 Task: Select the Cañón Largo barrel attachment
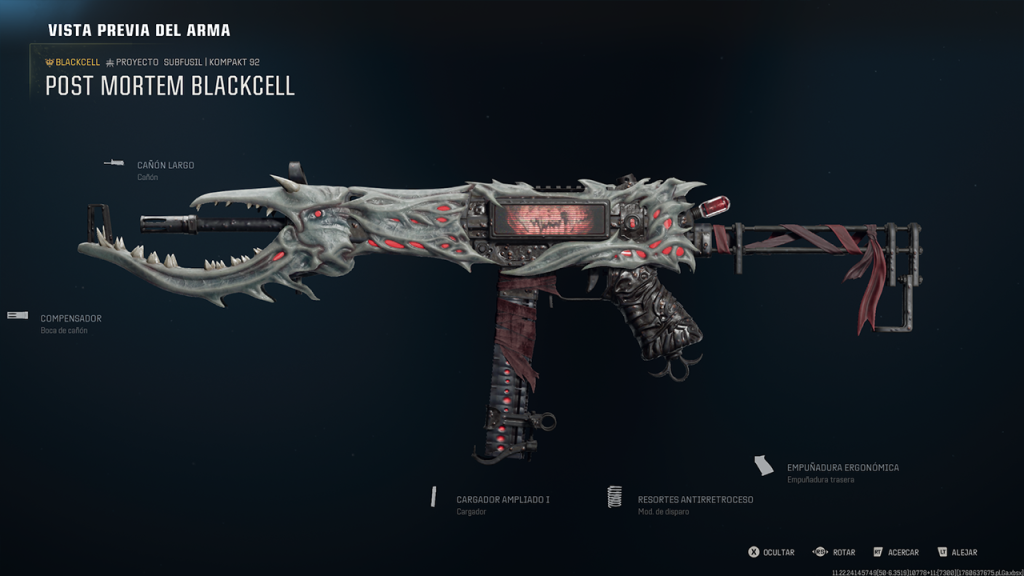coord(165,165)
